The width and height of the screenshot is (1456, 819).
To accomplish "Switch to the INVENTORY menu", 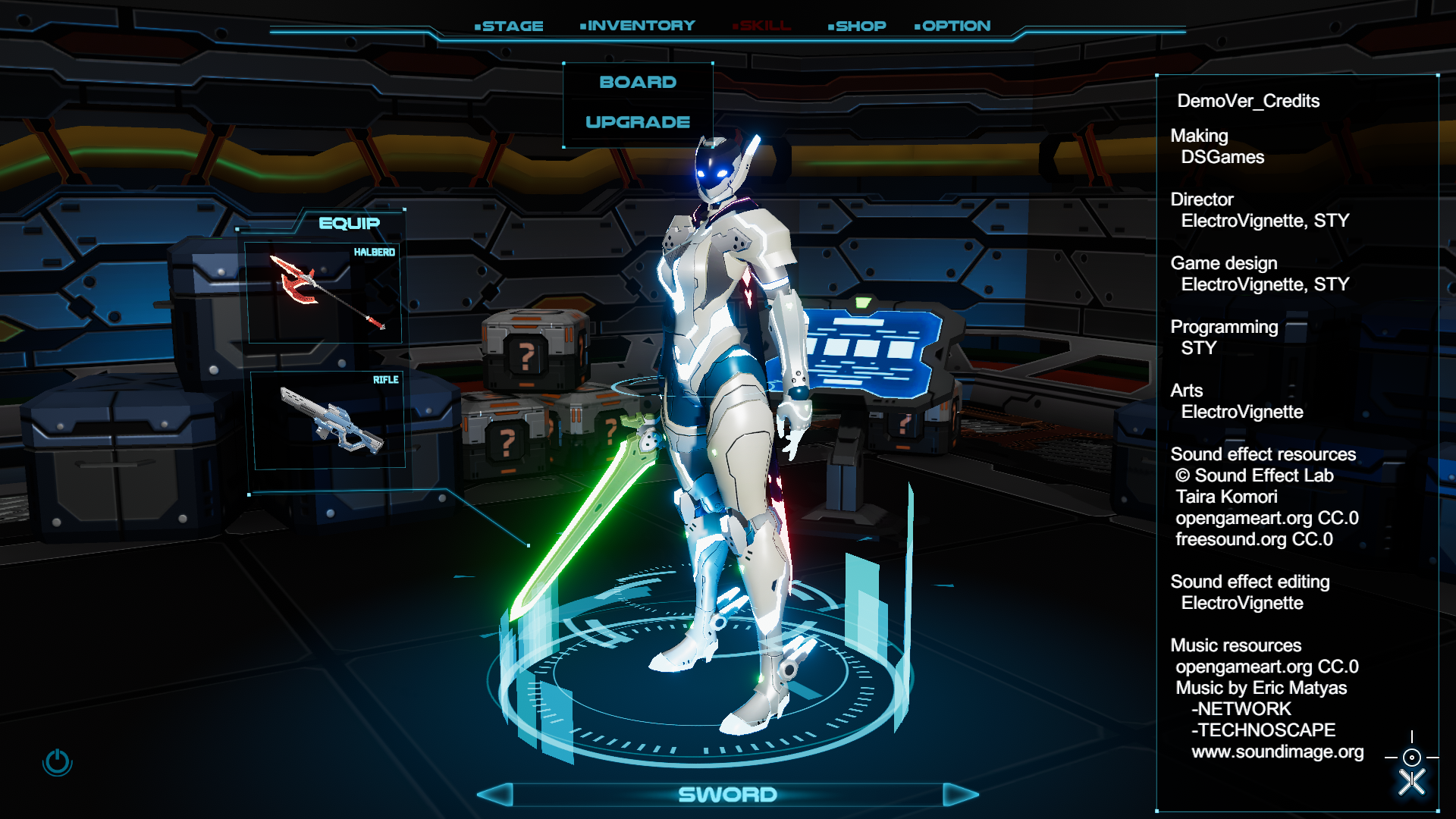I will pyautogui.click(x=638, y=26).
